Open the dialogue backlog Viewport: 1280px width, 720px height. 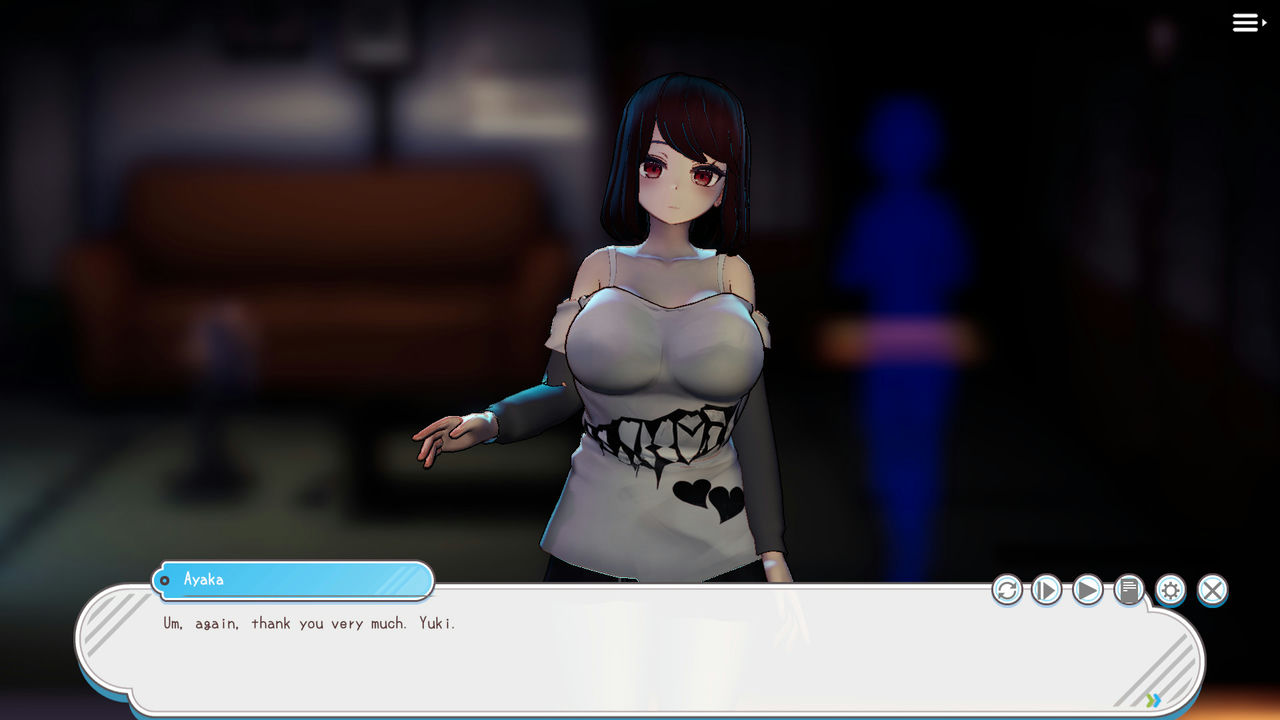pos(1128,590)
